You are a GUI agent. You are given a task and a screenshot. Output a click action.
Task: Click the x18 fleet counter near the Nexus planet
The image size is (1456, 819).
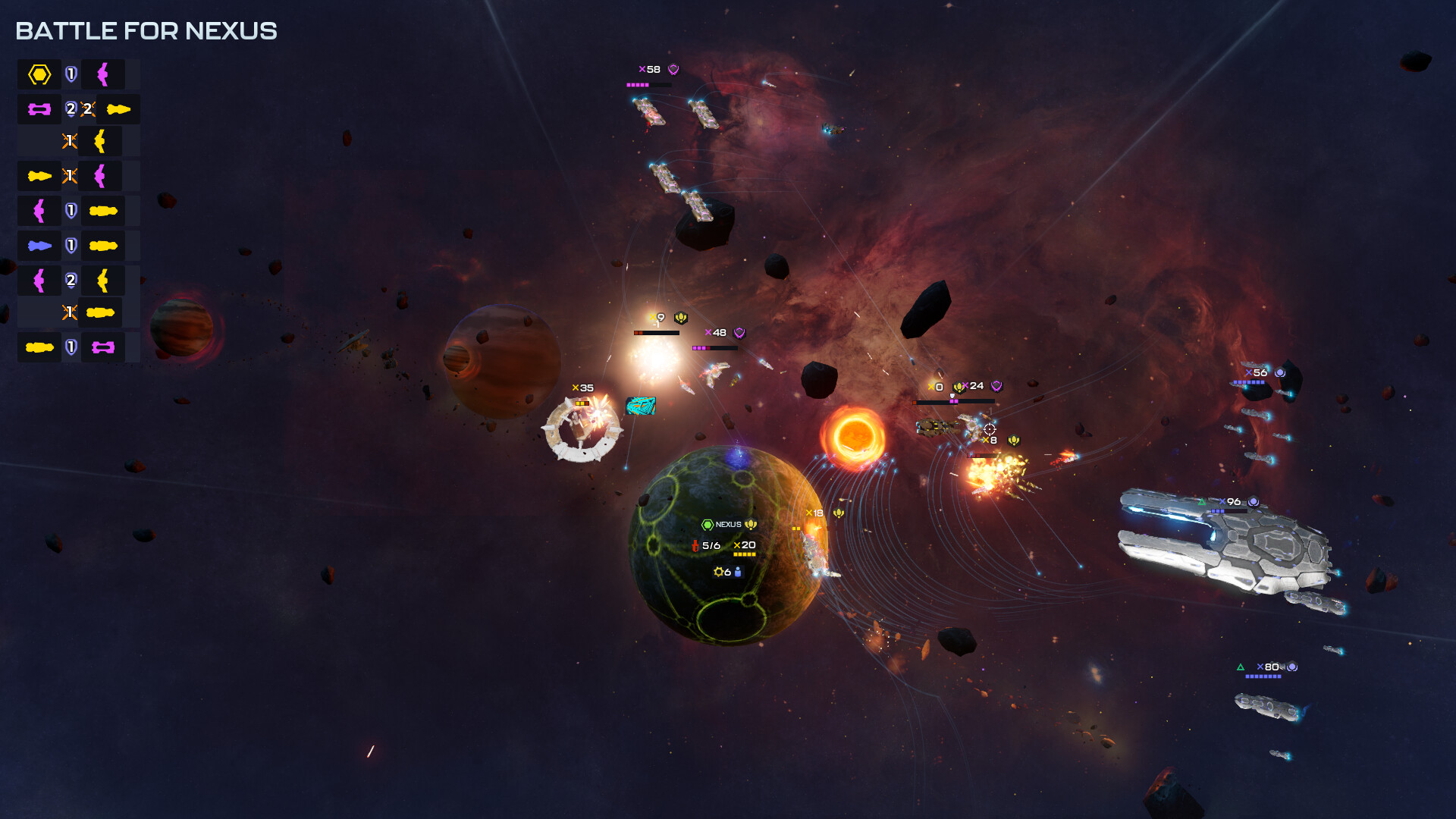coord(814,513)
